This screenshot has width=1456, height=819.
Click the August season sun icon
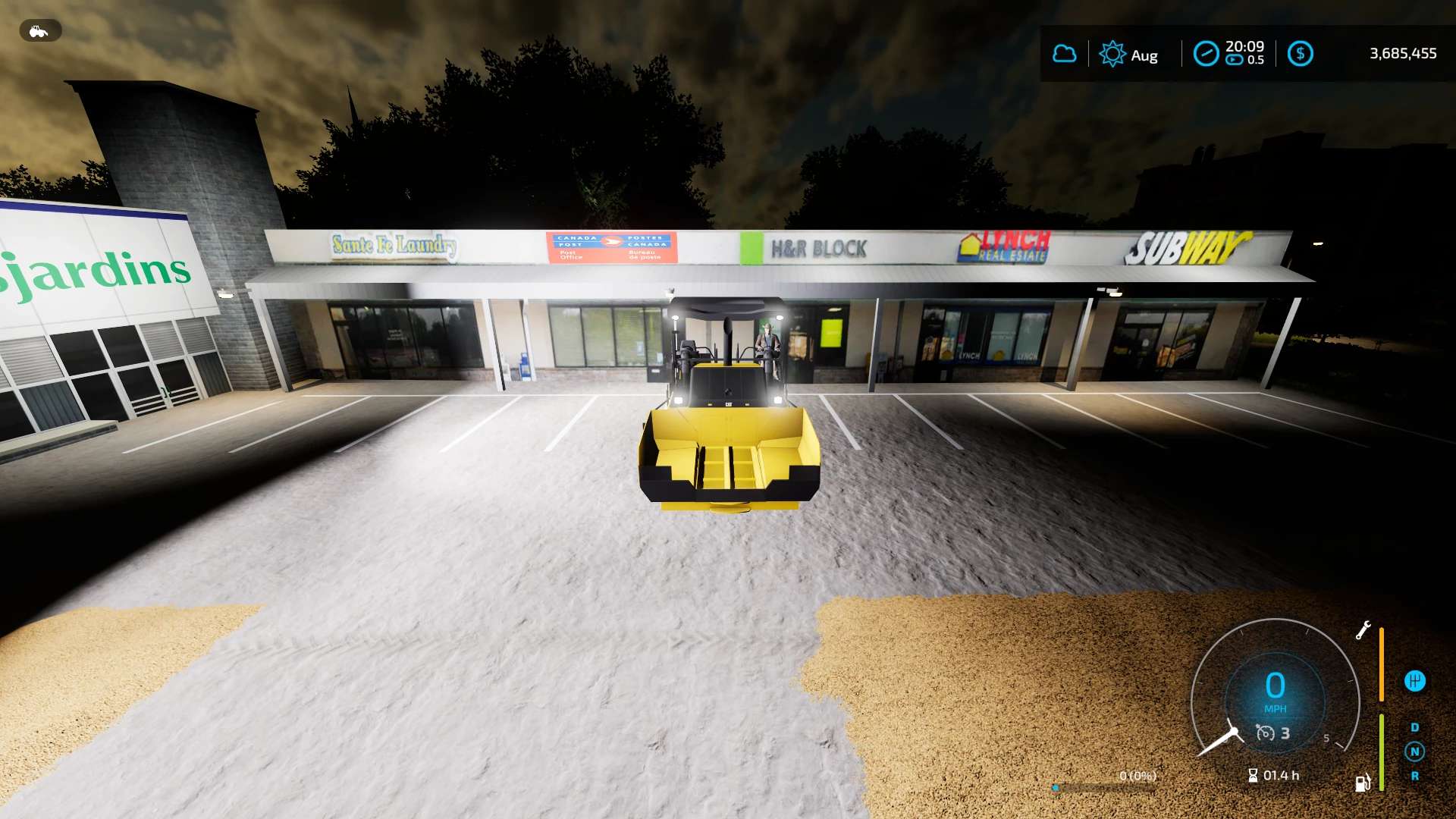pos(1112,54)
